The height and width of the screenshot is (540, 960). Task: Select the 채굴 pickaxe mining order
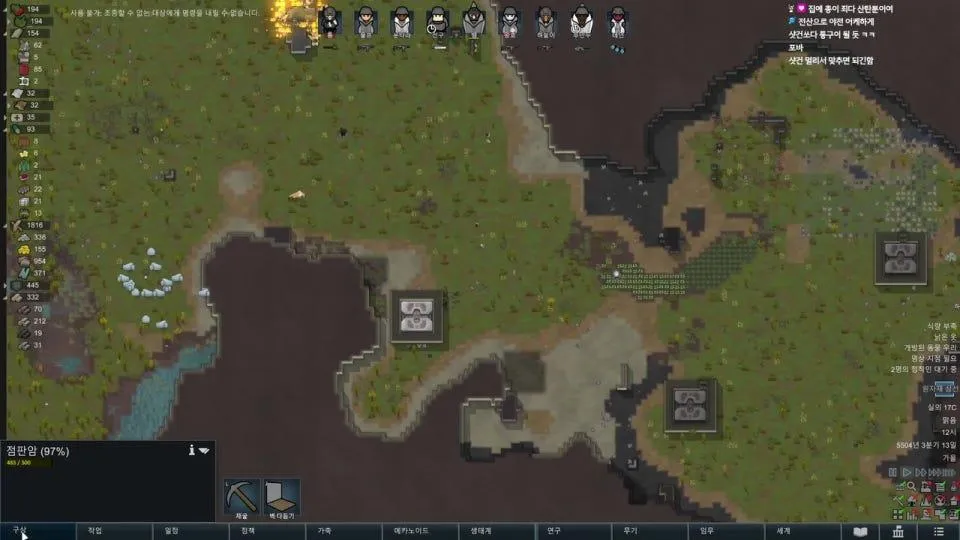pos(242,496)
